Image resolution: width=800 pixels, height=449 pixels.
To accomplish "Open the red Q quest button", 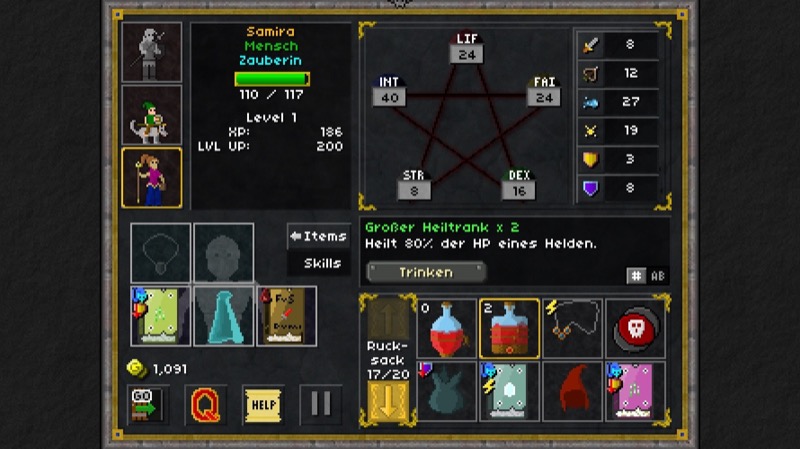I will coord(205,404).
